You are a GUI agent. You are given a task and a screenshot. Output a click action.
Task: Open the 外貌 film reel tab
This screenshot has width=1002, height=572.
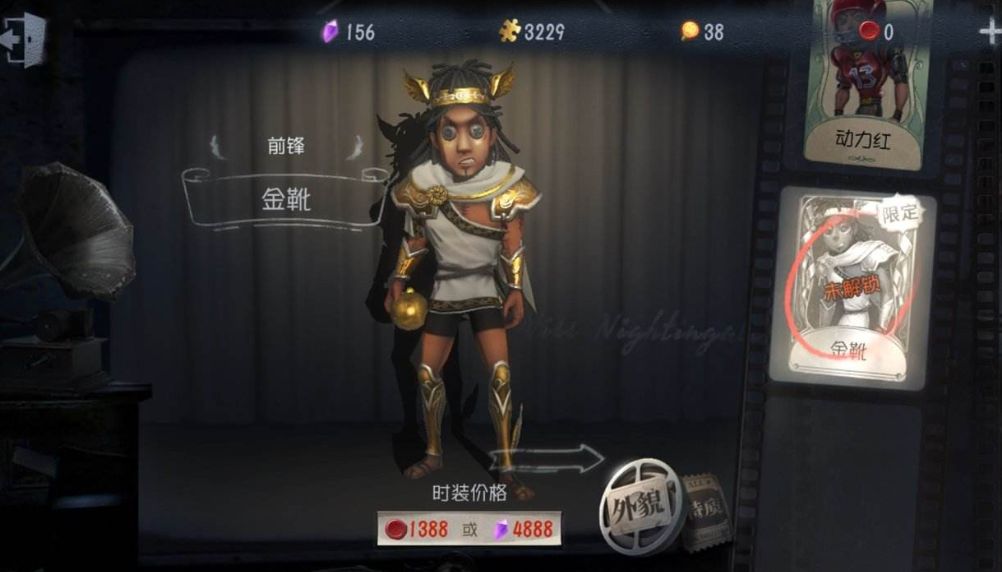[641, 505]
